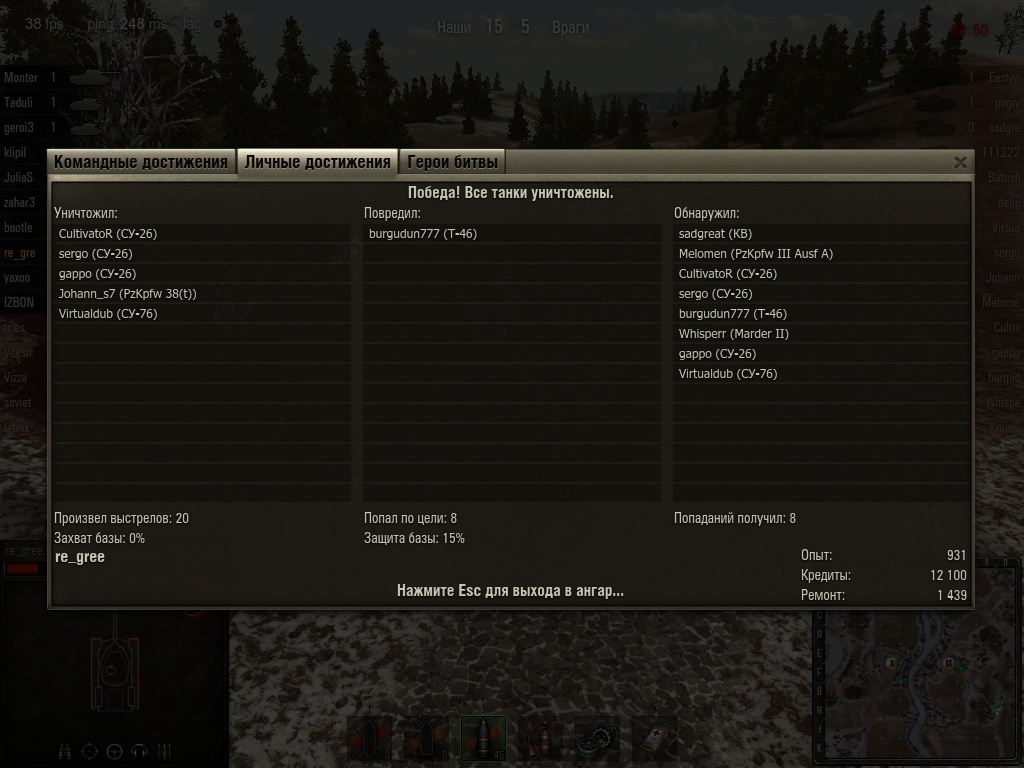Image resolution: width=1024 pixels, height=768 pixels.
Task: Choose sadgreat (KB) in the detected list
Action: pos(715,234)
